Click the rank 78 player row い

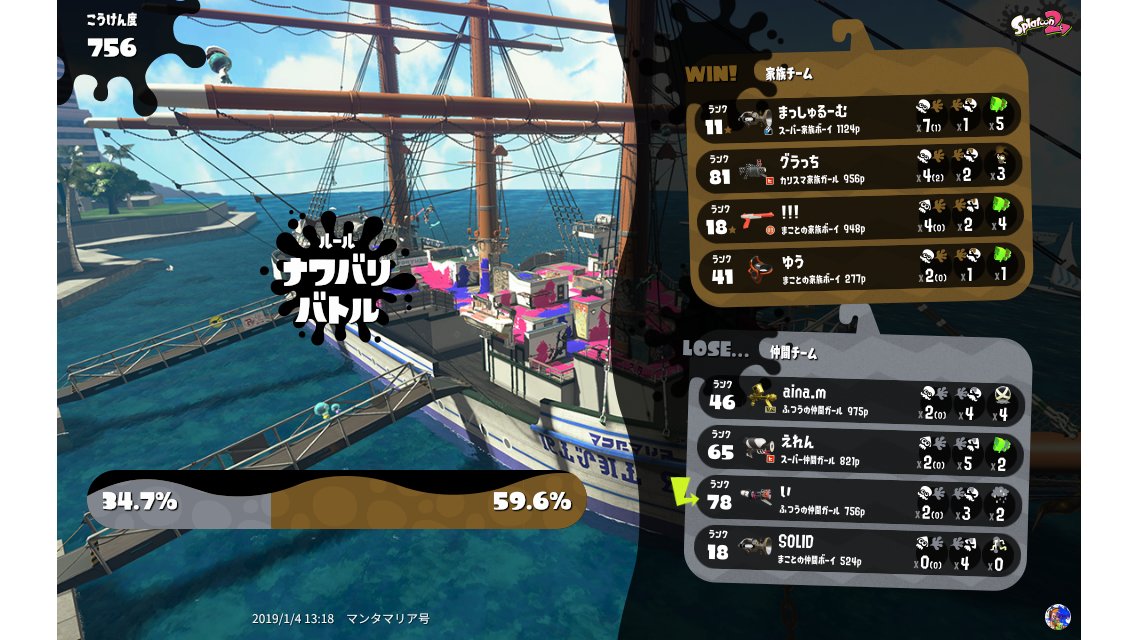[858, 501]
